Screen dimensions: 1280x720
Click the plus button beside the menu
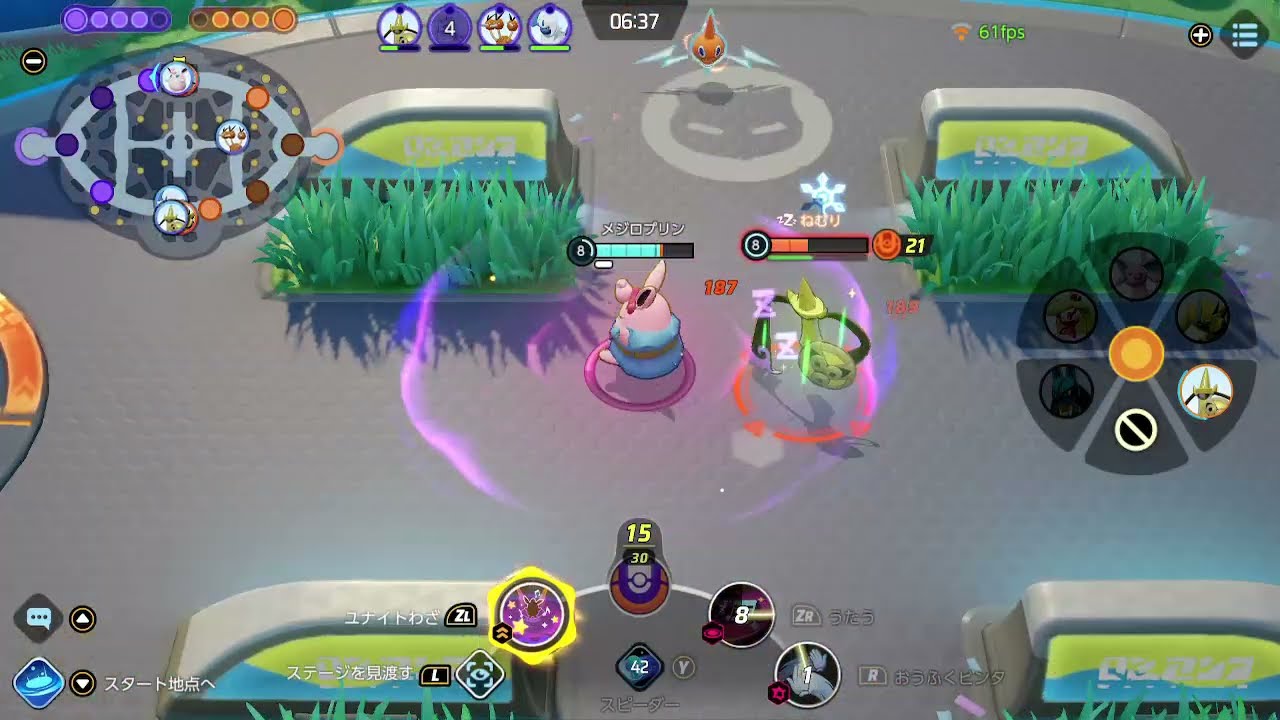click(x=1200, y=36)
